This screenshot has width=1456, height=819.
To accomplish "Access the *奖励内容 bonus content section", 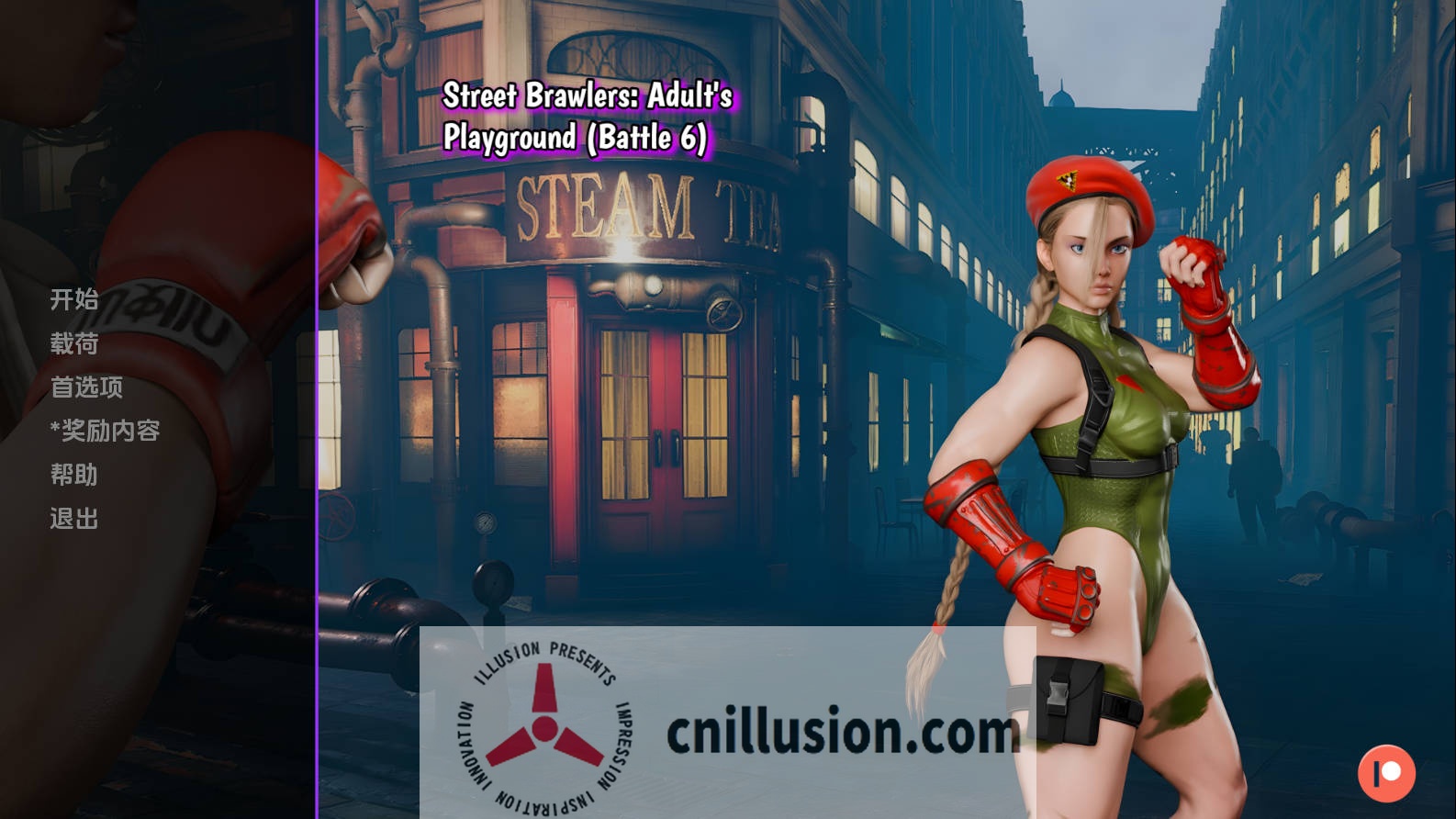I will tap(104, 431).
